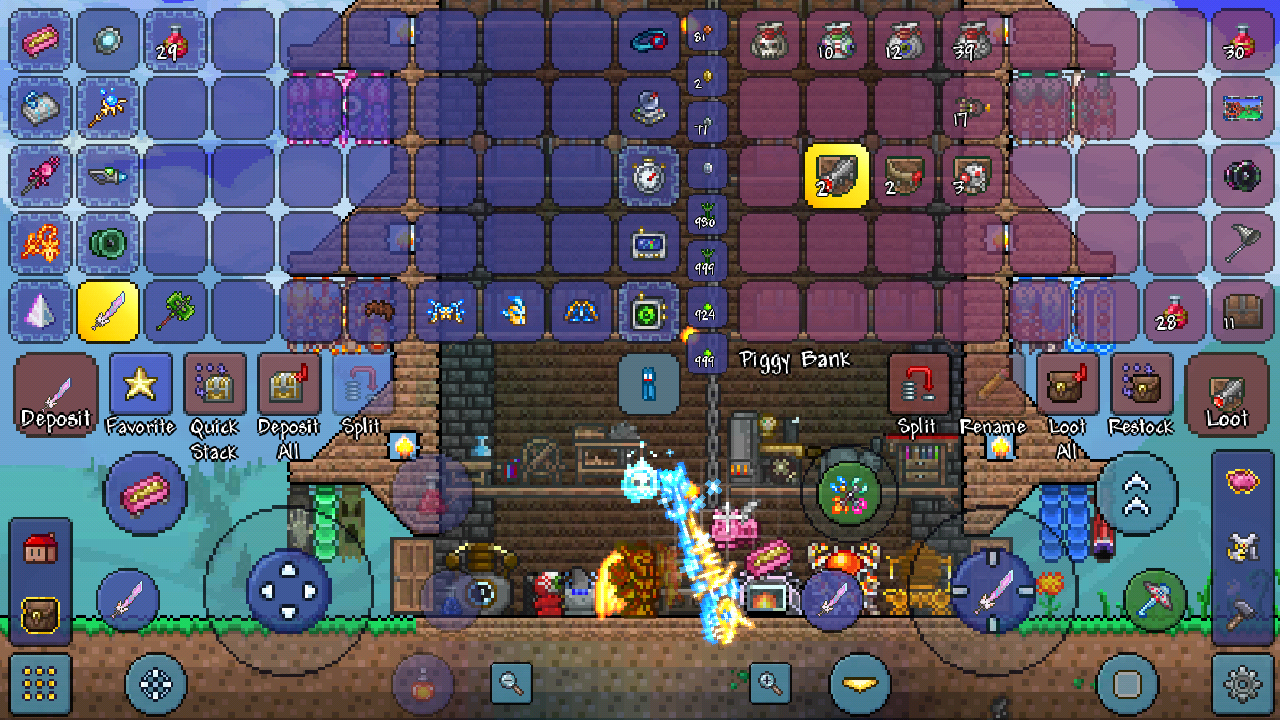The height and width of the screenshot is (720, 1280).
Task: Select the healing potion stack of 29
Action: click(176, 40)
